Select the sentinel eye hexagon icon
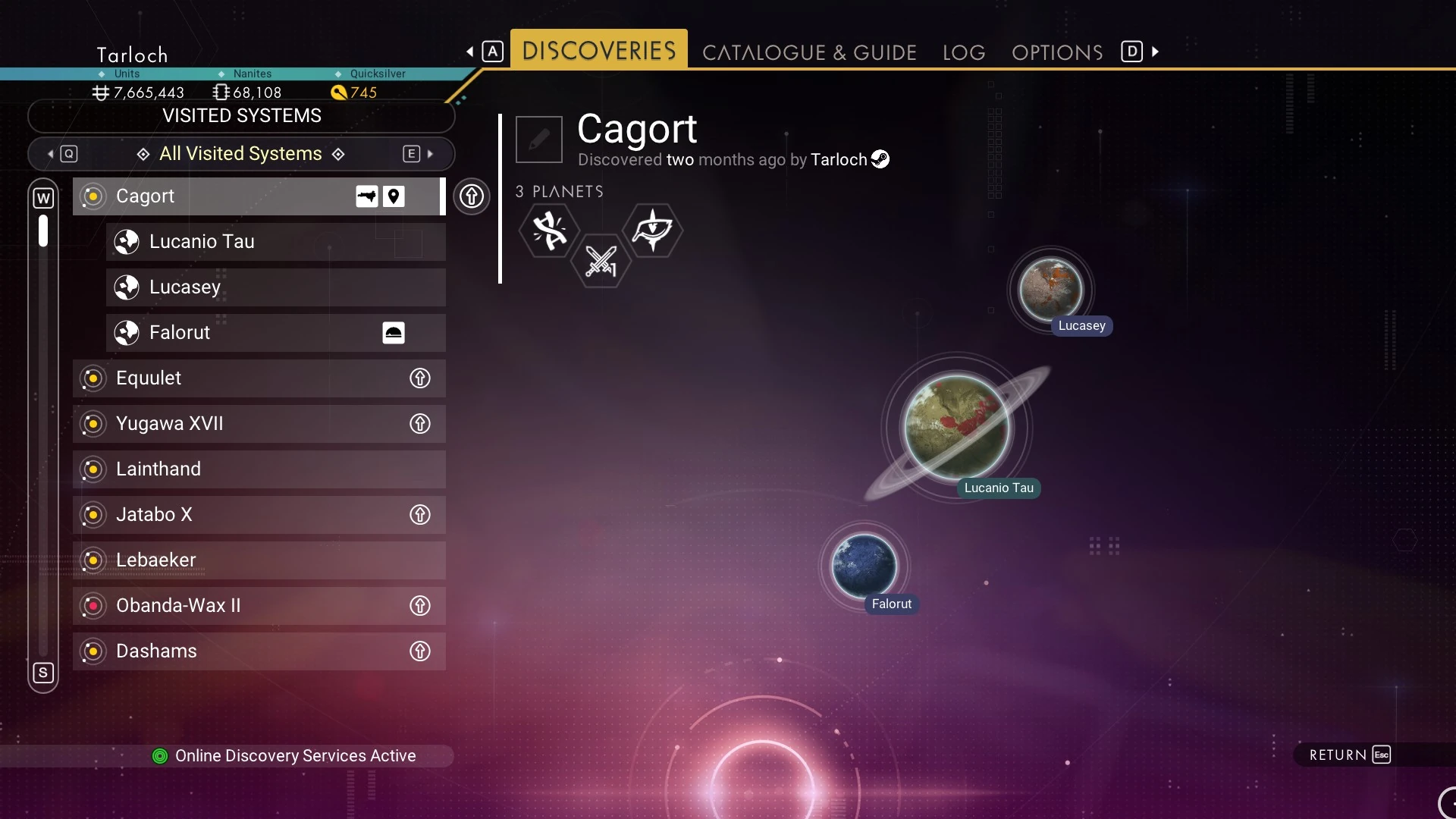 point(653,231)
